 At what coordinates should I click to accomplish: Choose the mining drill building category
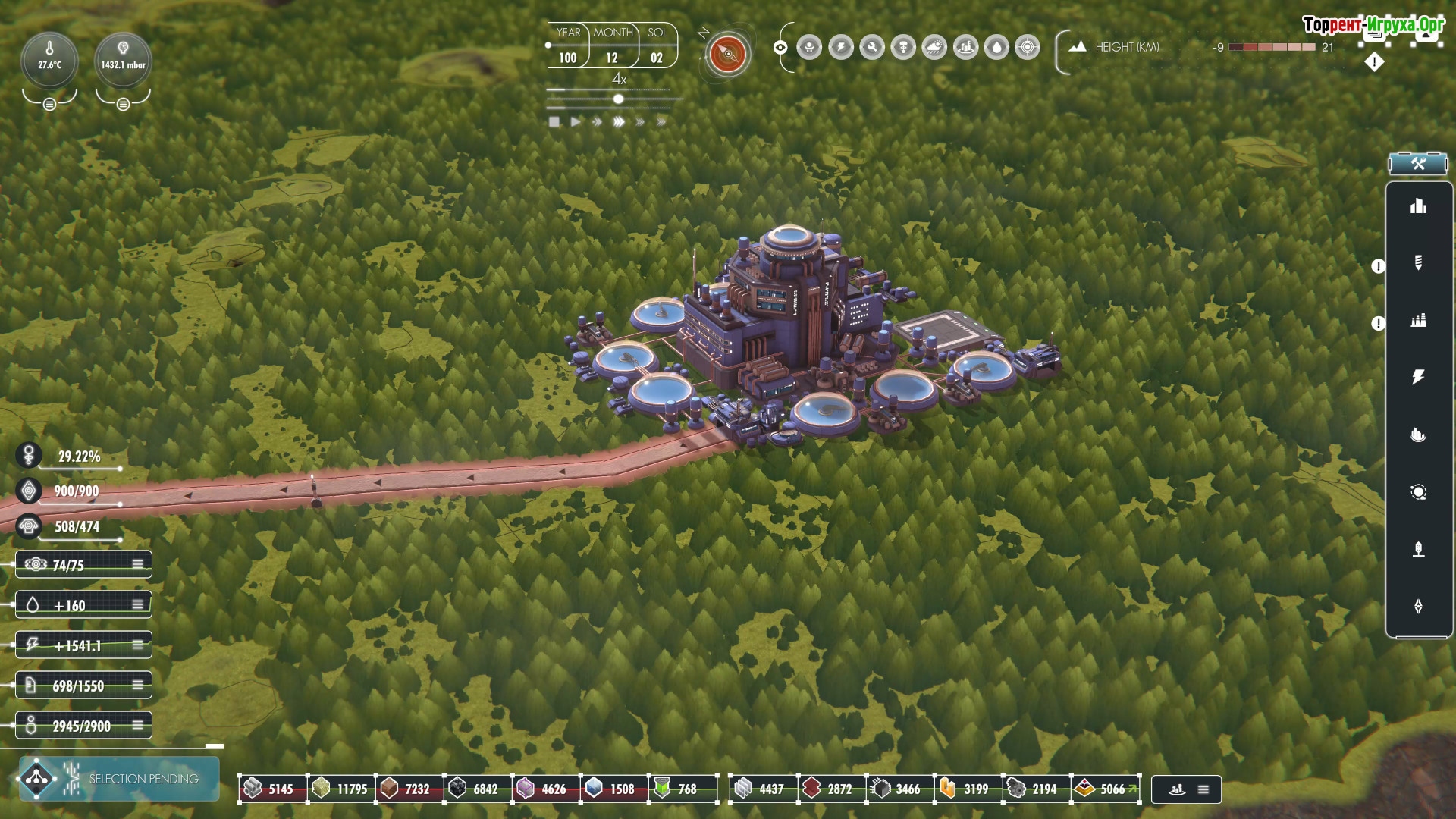[1418, 262]
